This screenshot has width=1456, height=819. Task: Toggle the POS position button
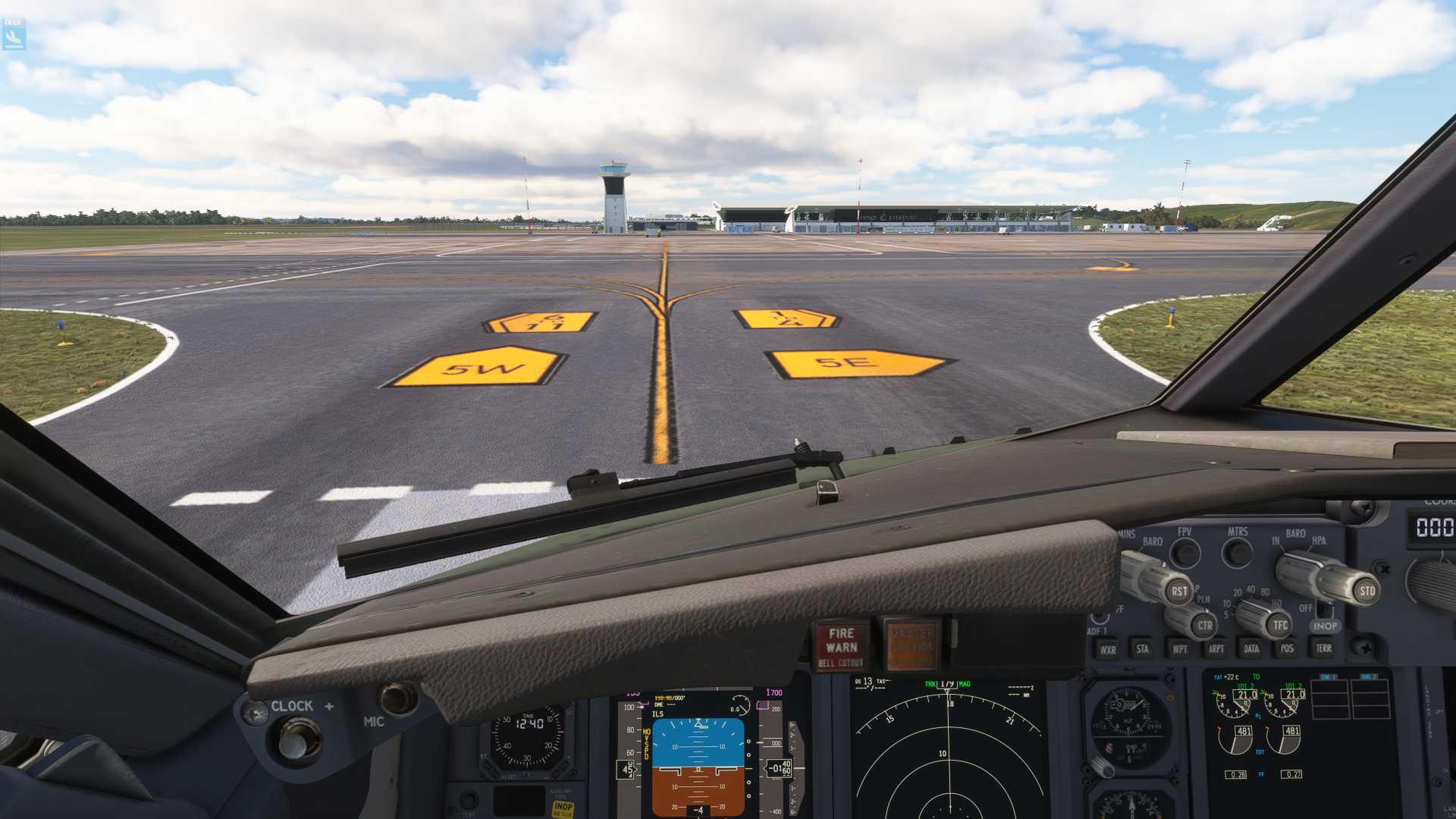coord(1287,649)
